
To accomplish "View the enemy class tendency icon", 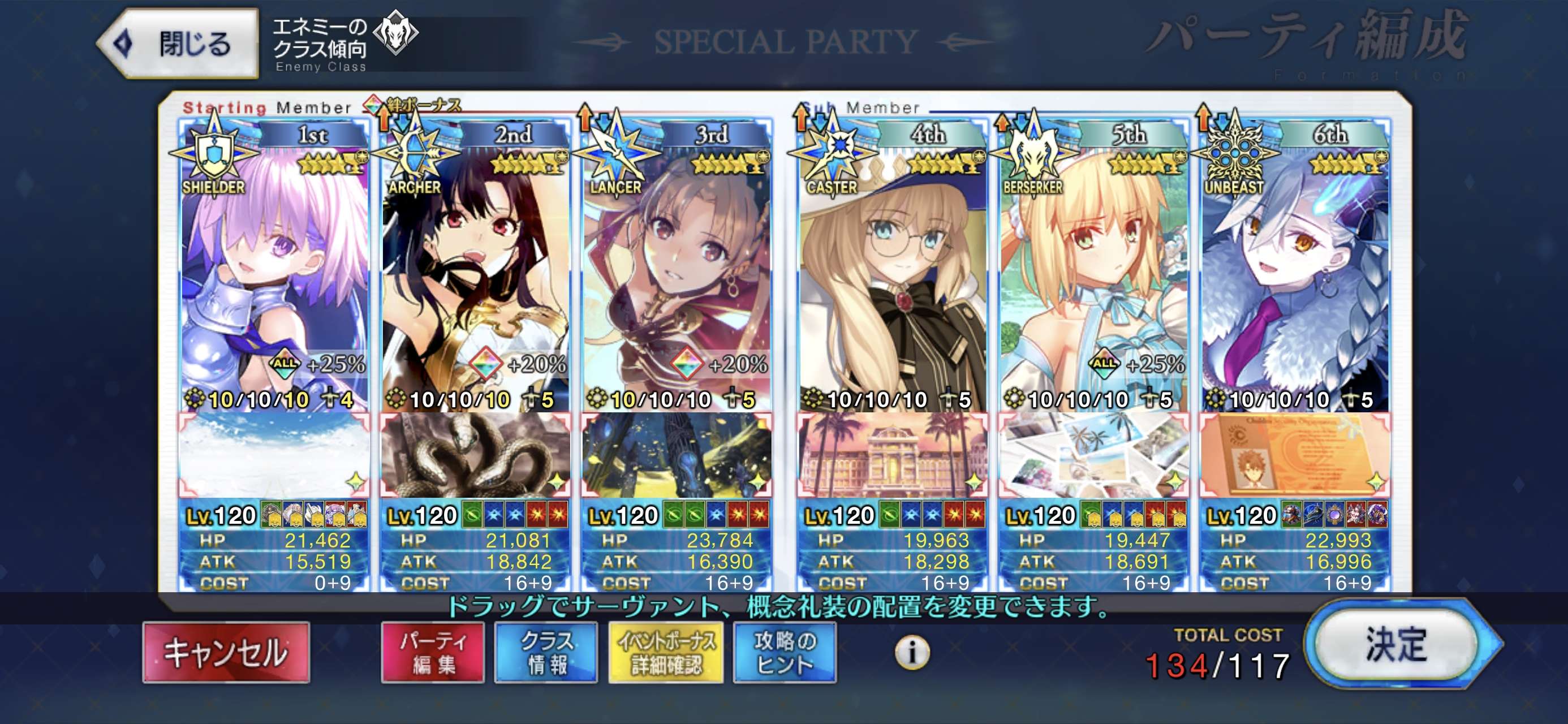I will click(x=395, y=33).
